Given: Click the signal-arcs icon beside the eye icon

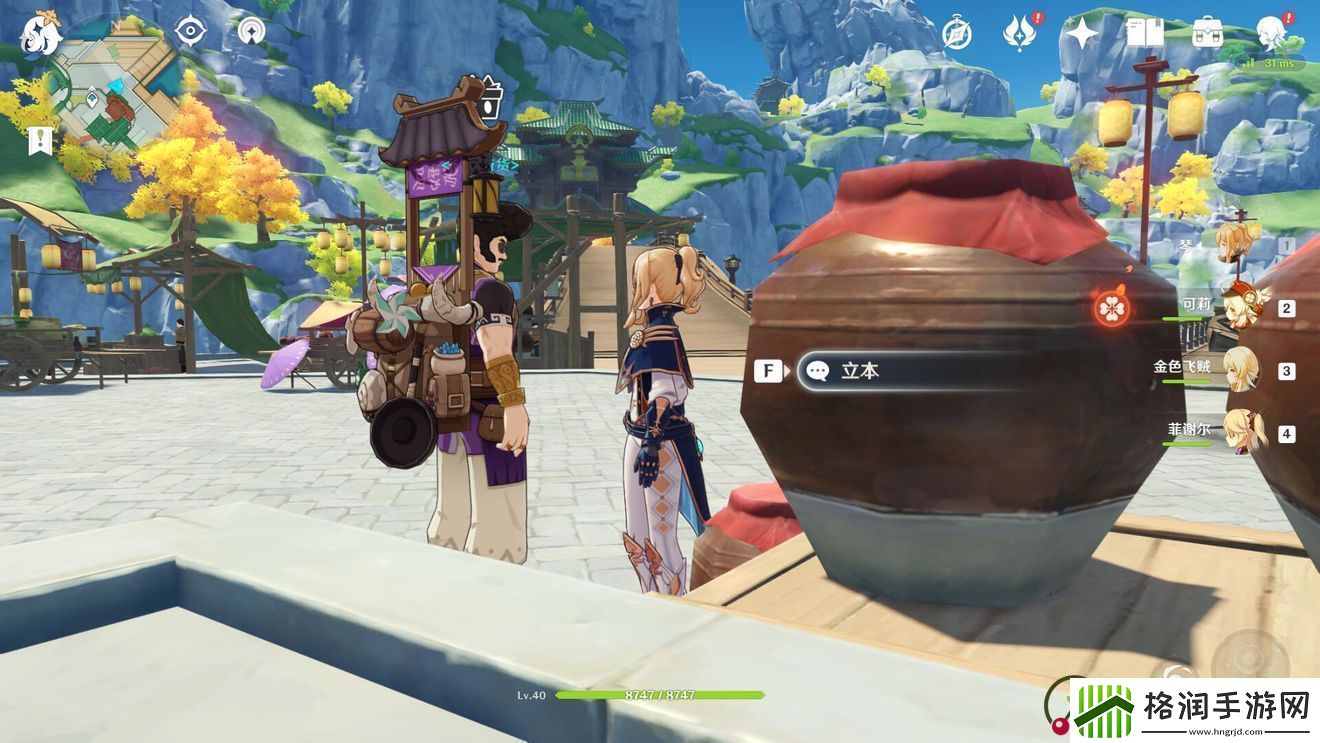Looking at the screenshot, I should coord(252,31).
